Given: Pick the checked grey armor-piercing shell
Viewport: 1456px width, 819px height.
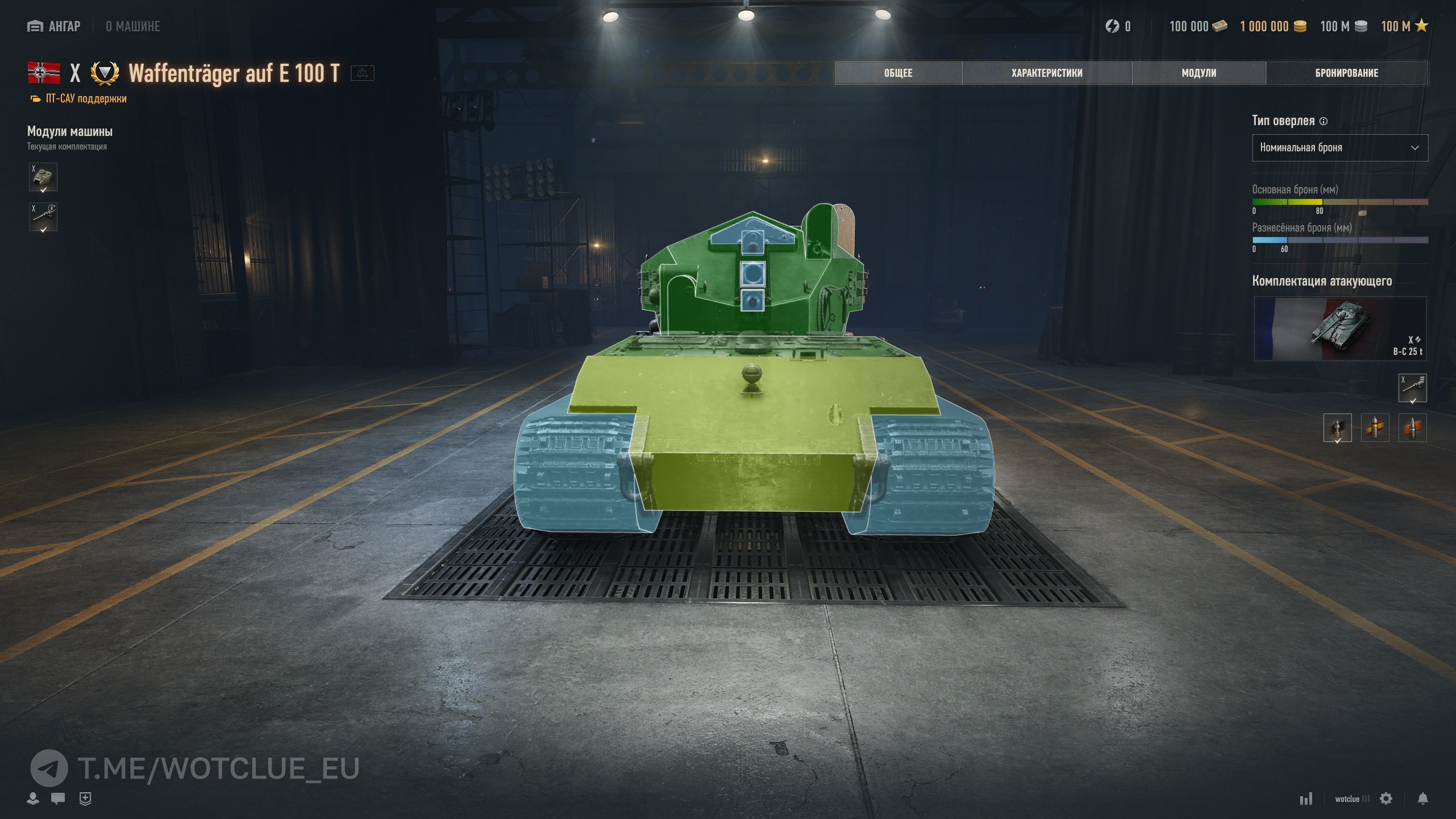Looking at the screenshot, I should (1337, 428).
